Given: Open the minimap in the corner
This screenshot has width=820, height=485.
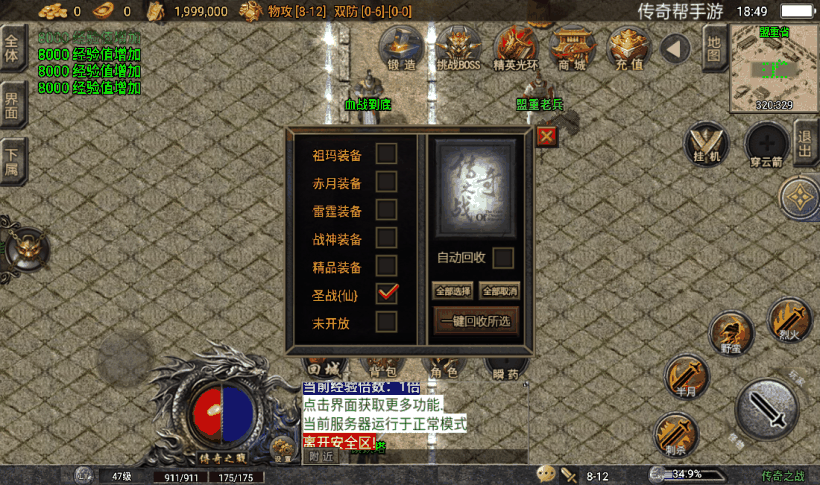Looking at the screenshot, I should point(774,68).
